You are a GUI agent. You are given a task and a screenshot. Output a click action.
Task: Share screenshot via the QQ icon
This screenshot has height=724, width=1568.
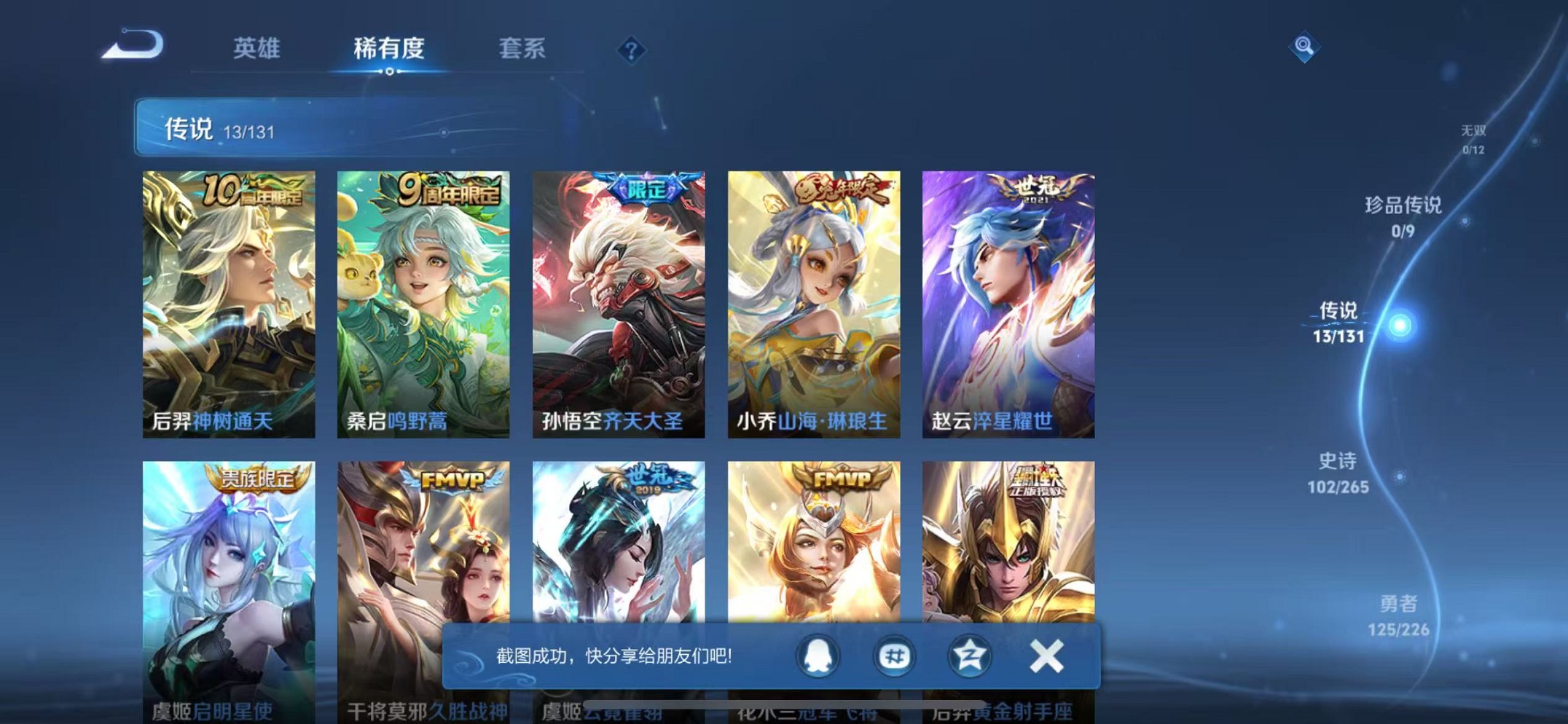(x=818, y=656)
